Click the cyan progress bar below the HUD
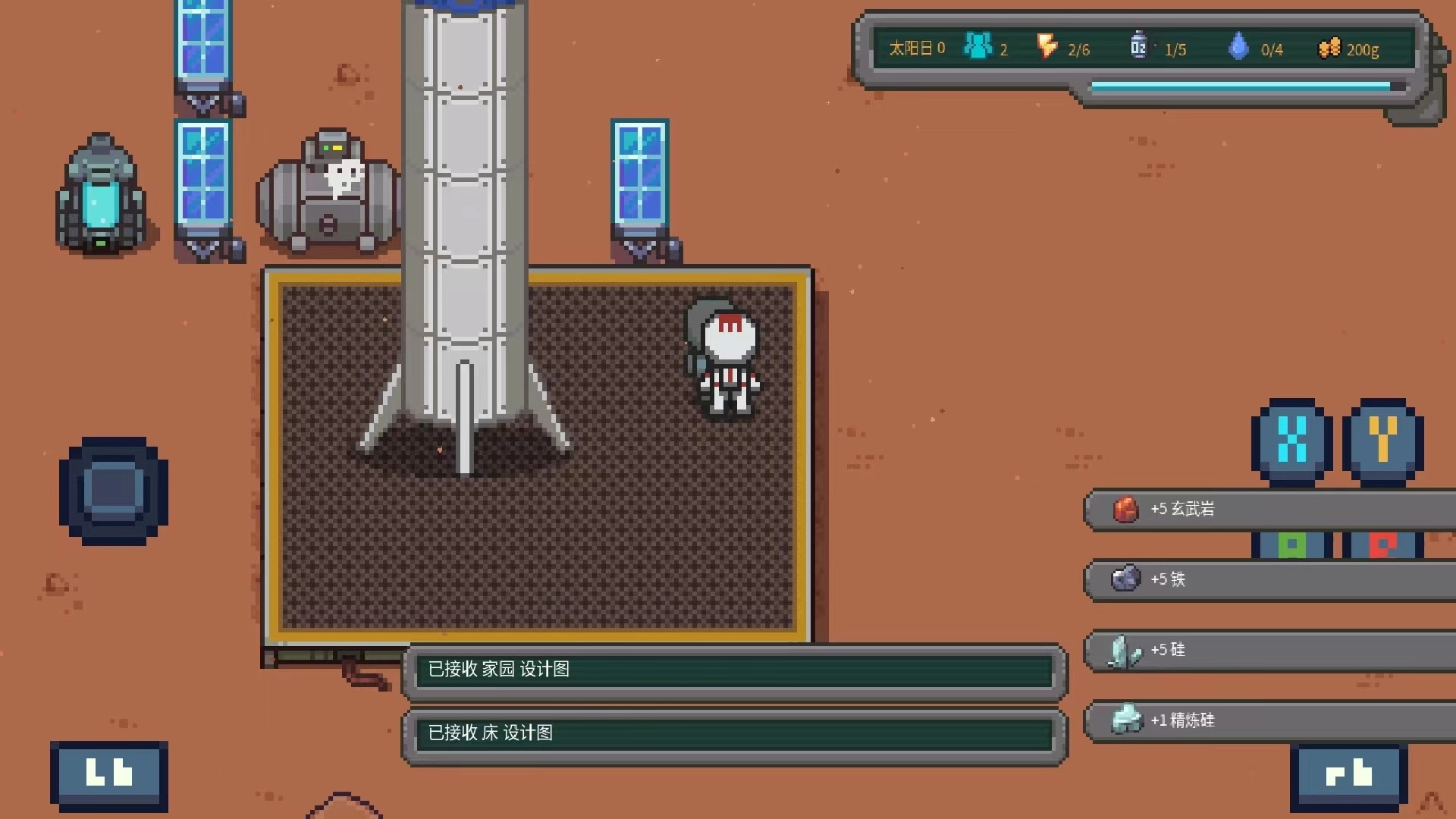The height and width of the screenshot is (819, 1456). tap(1242, 86)
